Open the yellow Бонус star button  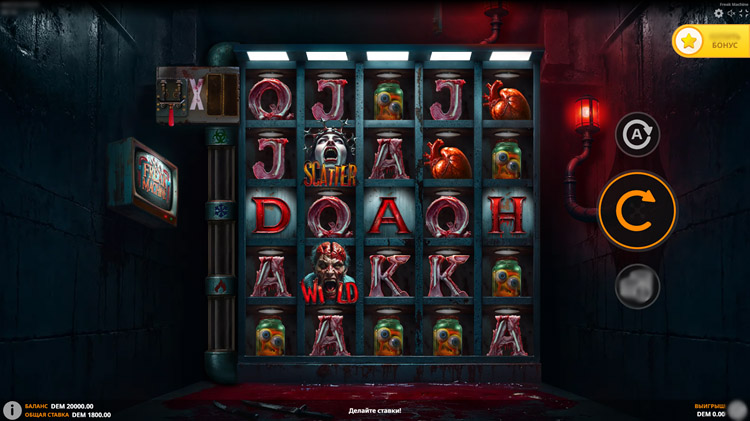[x=710, y=41]
